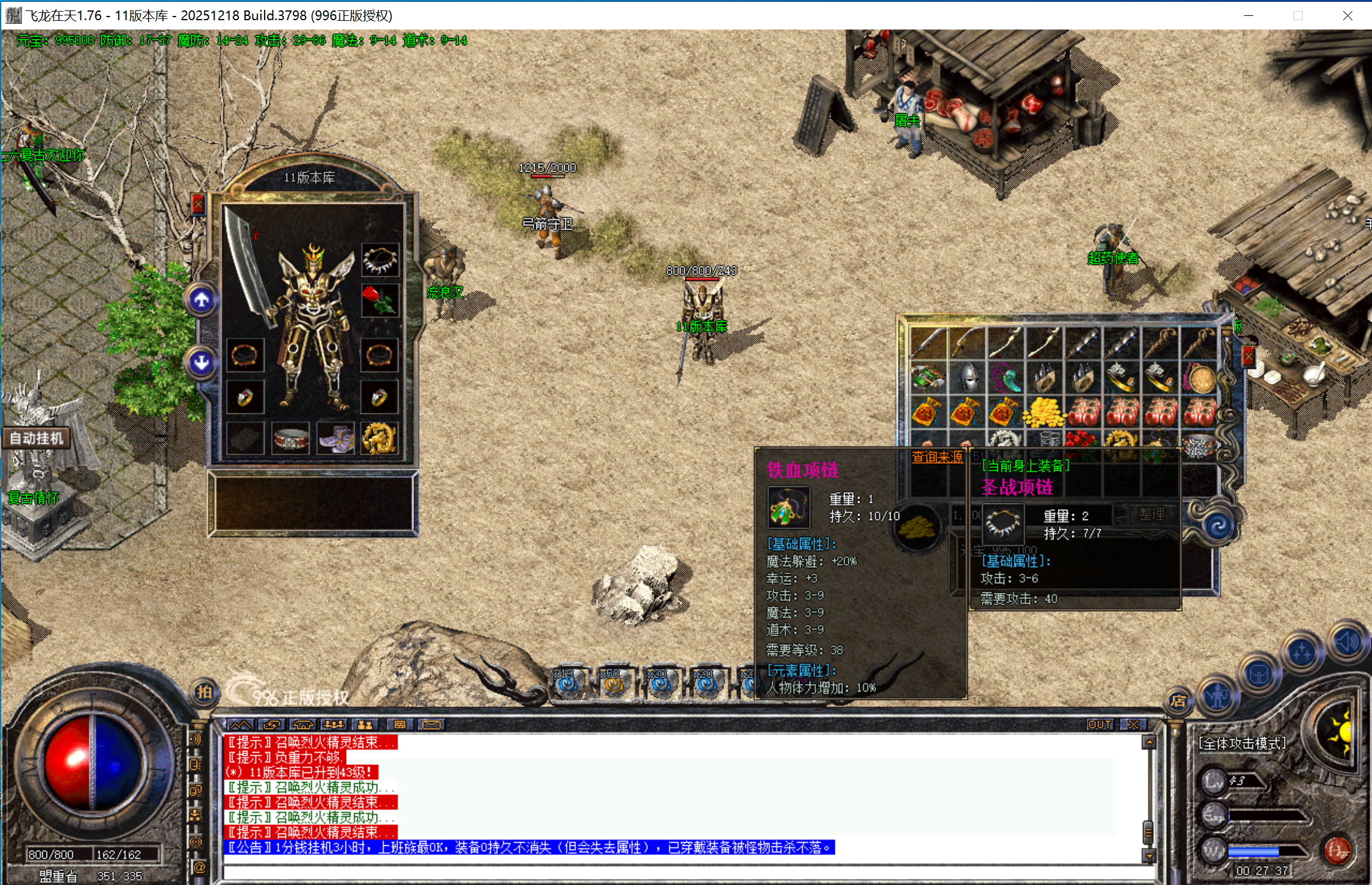Screen dimensions: 1372x885
Task: Select the equipped red rose slot
Action: (x=380, y=300)
